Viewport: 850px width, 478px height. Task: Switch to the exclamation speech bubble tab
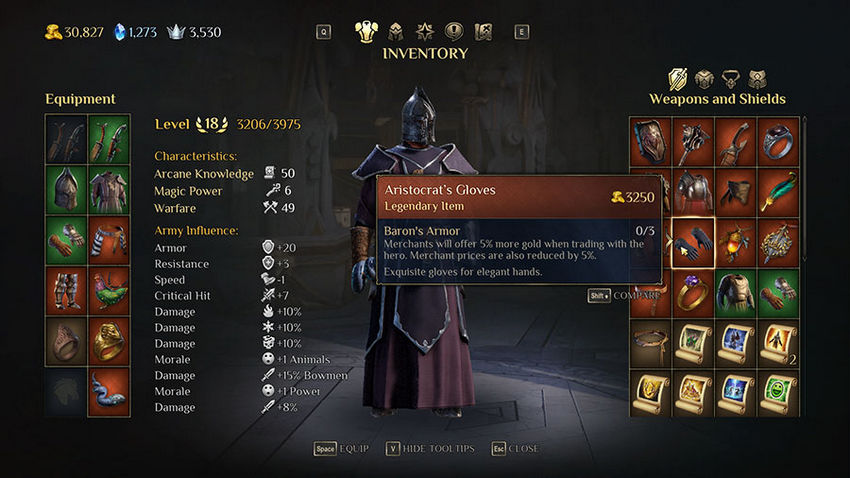(x=453, y=31)
